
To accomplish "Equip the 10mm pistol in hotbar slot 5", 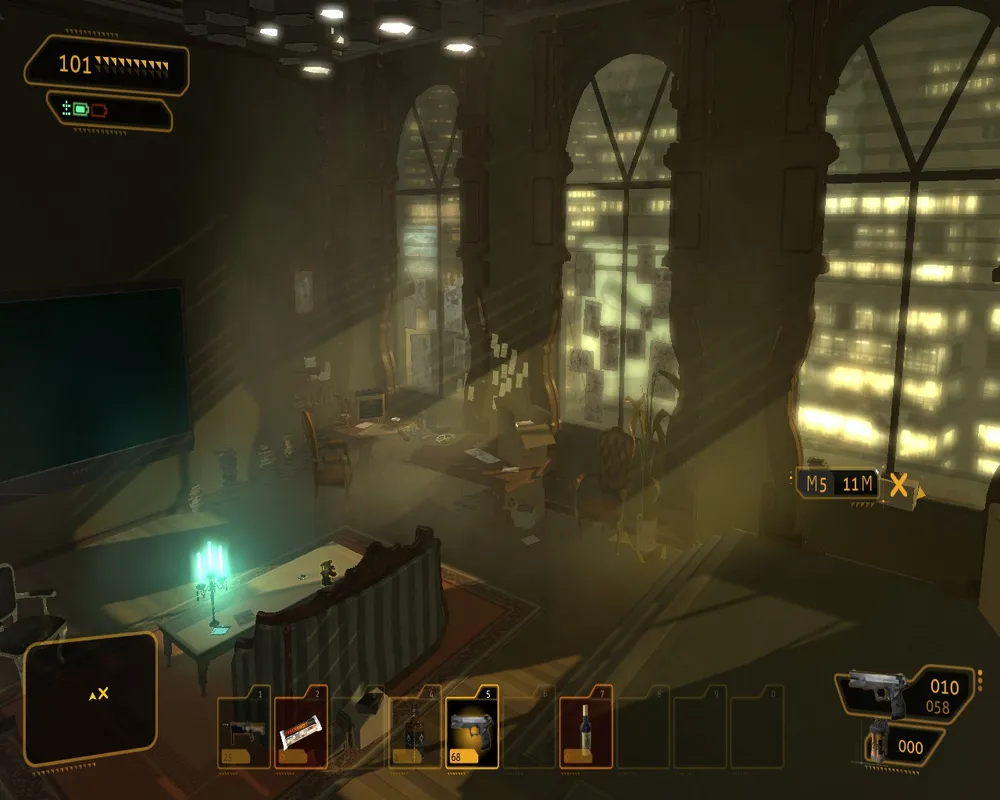I will tap(472, 731).
